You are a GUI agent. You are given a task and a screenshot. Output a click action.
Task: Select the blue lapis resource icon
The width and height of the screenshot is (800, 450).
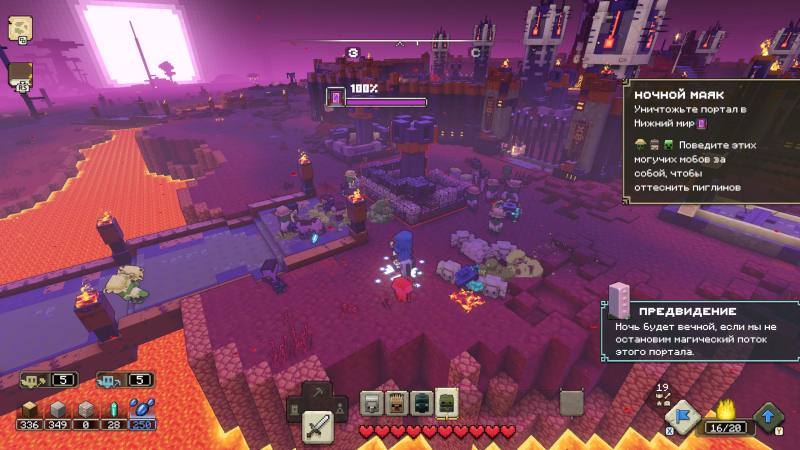[x=142, y=408]
